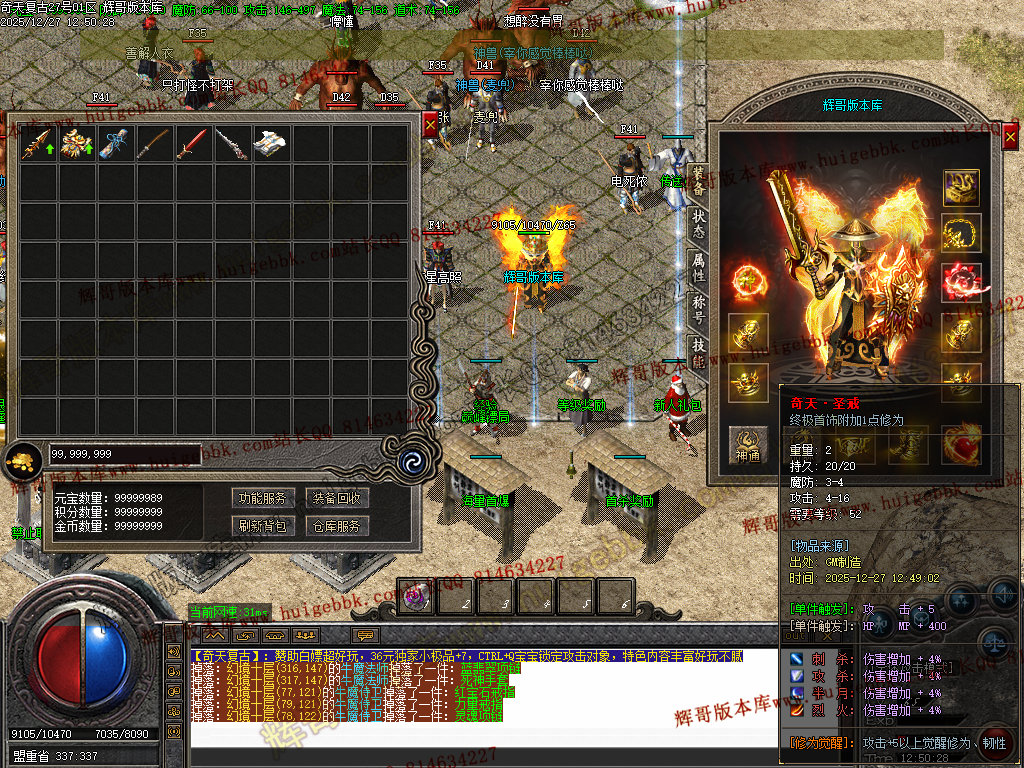Refresh the bag with 刷新背包

[262, 526]
